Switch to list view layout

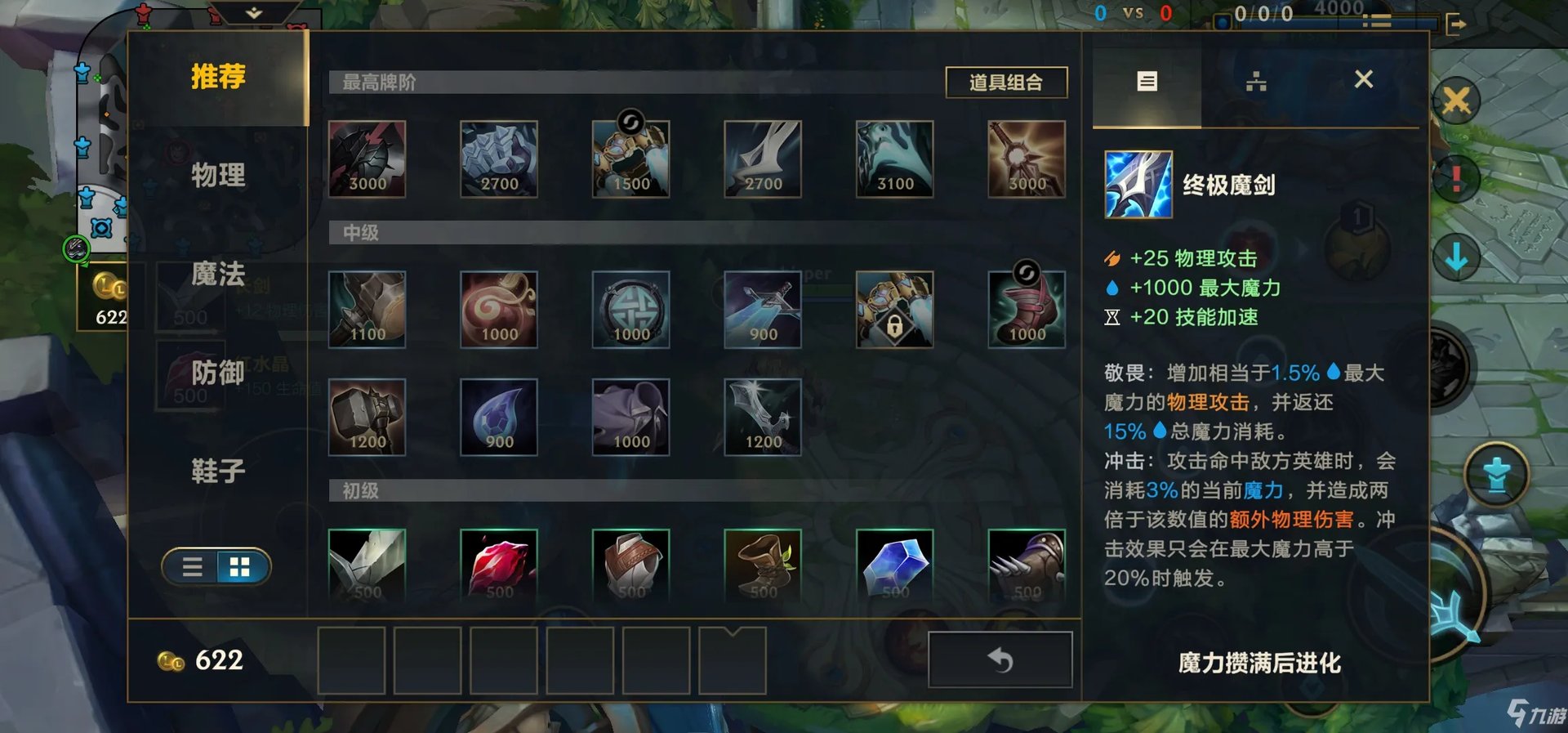pyautogui.click(x=192, y=566)
